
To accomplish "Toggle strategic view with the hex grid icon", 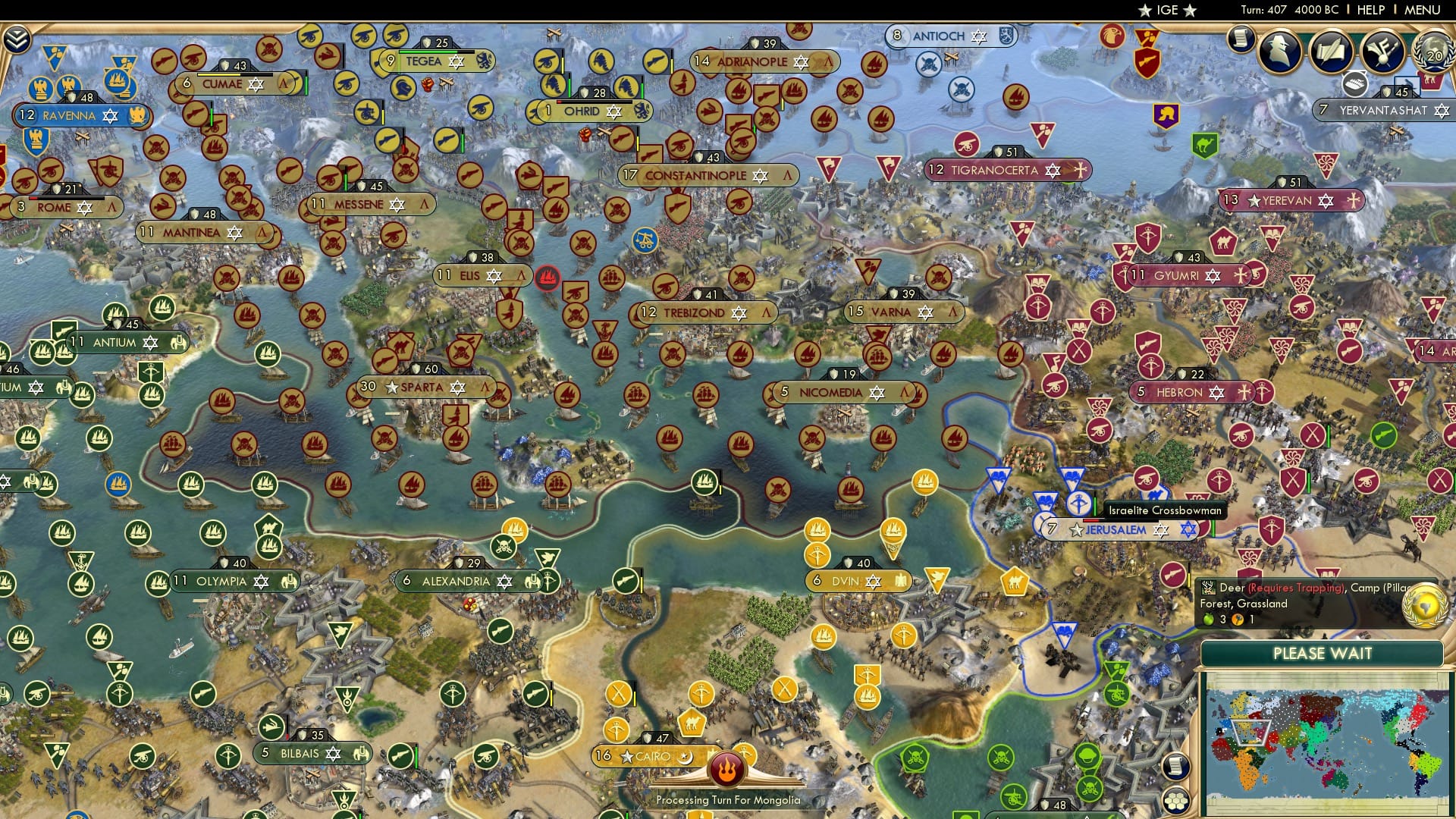I will pos(1175,802).
